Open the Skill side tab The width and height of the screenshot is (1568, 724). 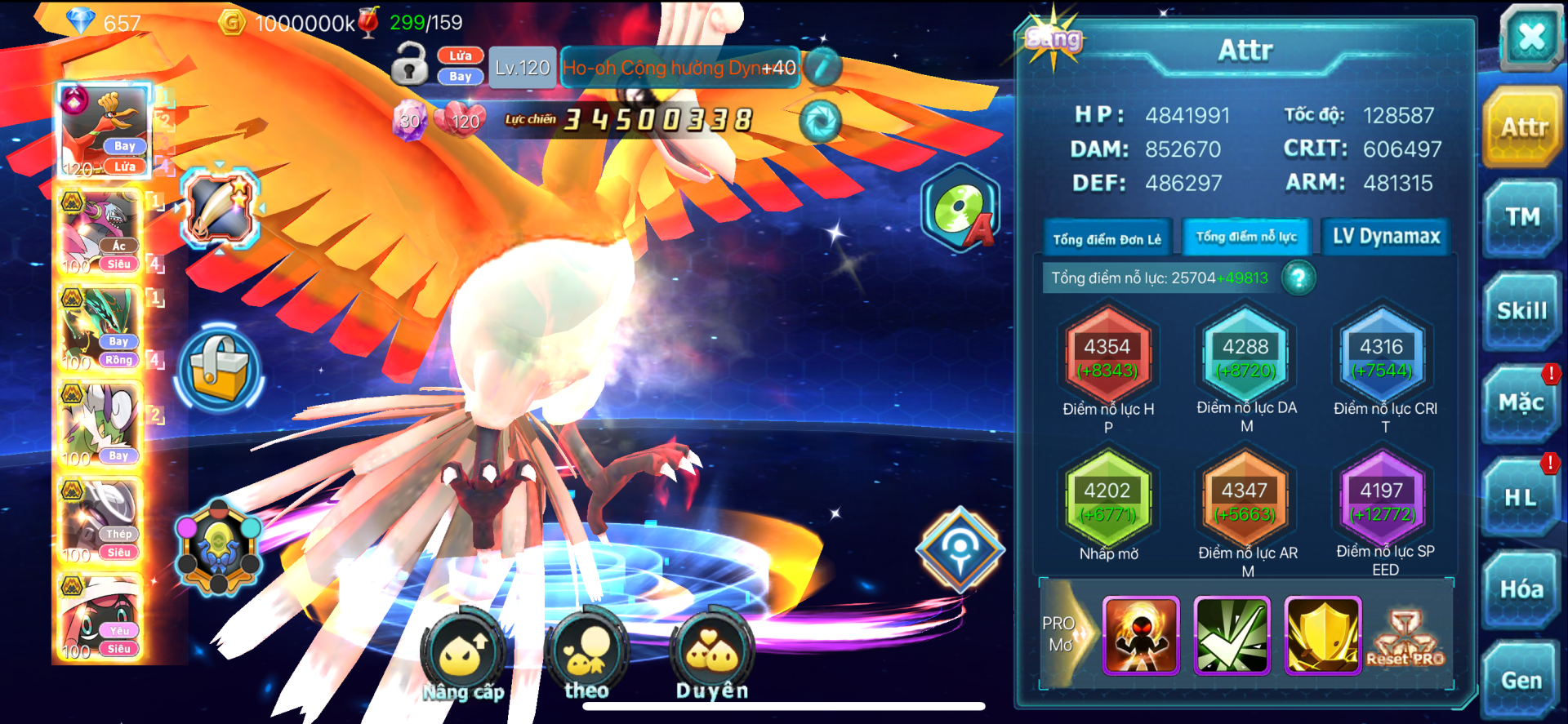tap(1521, 311)
